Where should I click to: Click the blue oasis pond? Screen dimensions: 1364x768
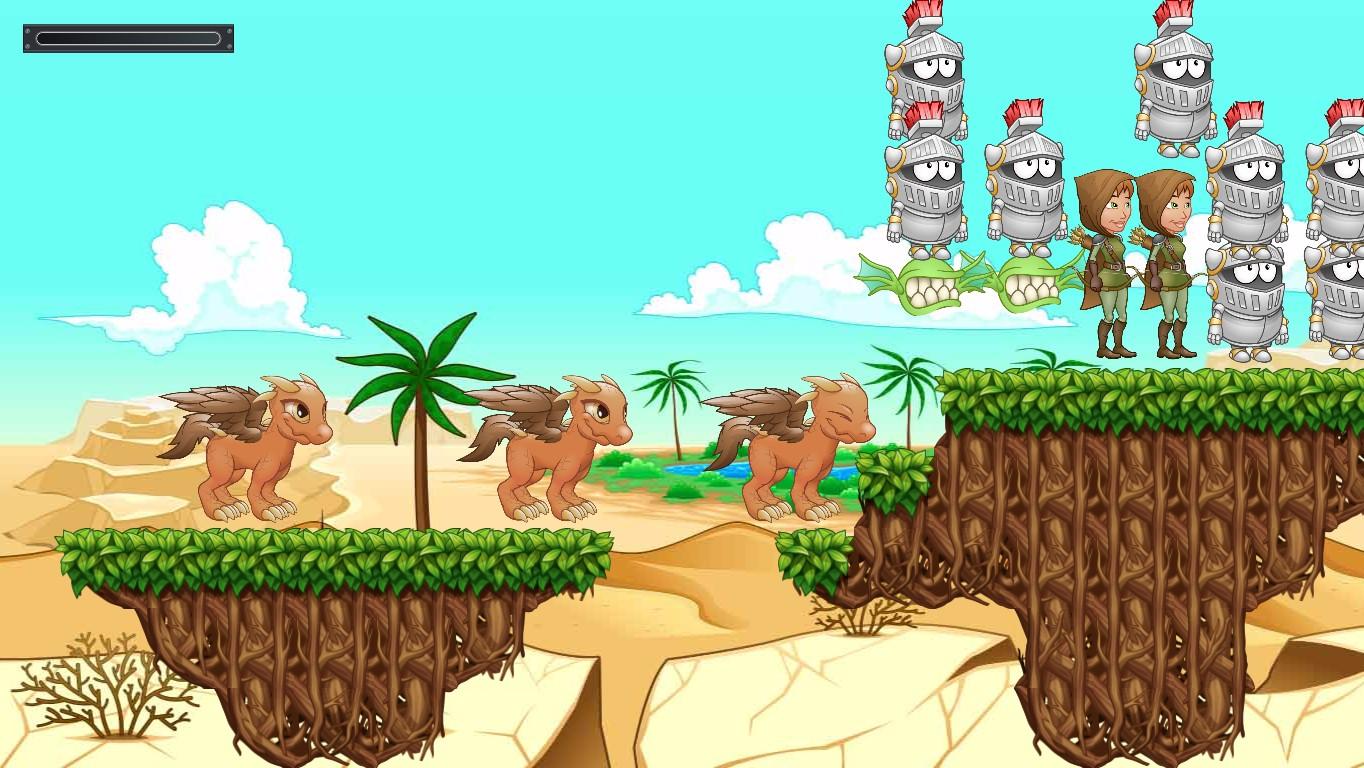[690, 467]
